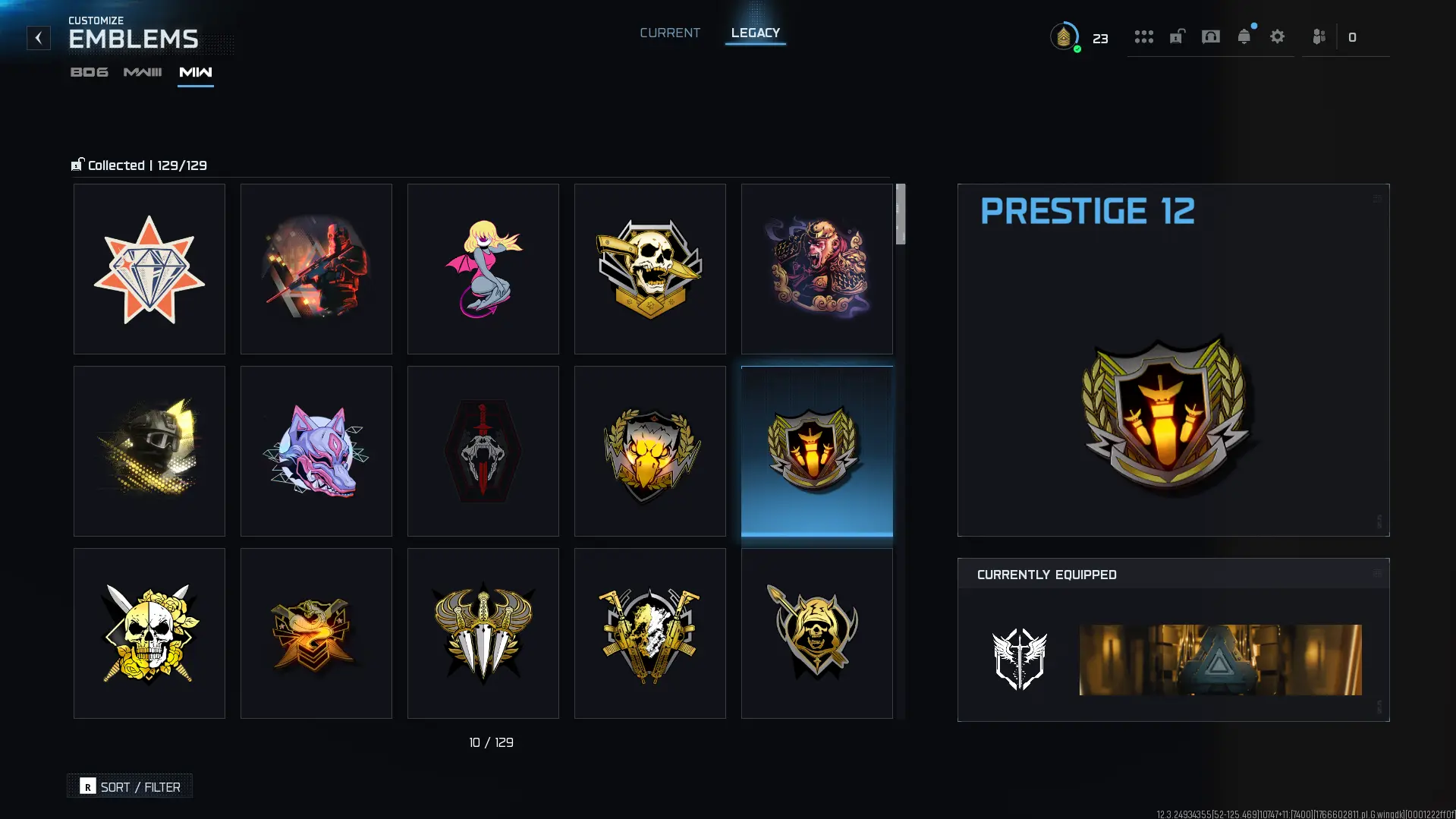
Task: Select the golden skull with roses emblem
Action: coord(149,633)
